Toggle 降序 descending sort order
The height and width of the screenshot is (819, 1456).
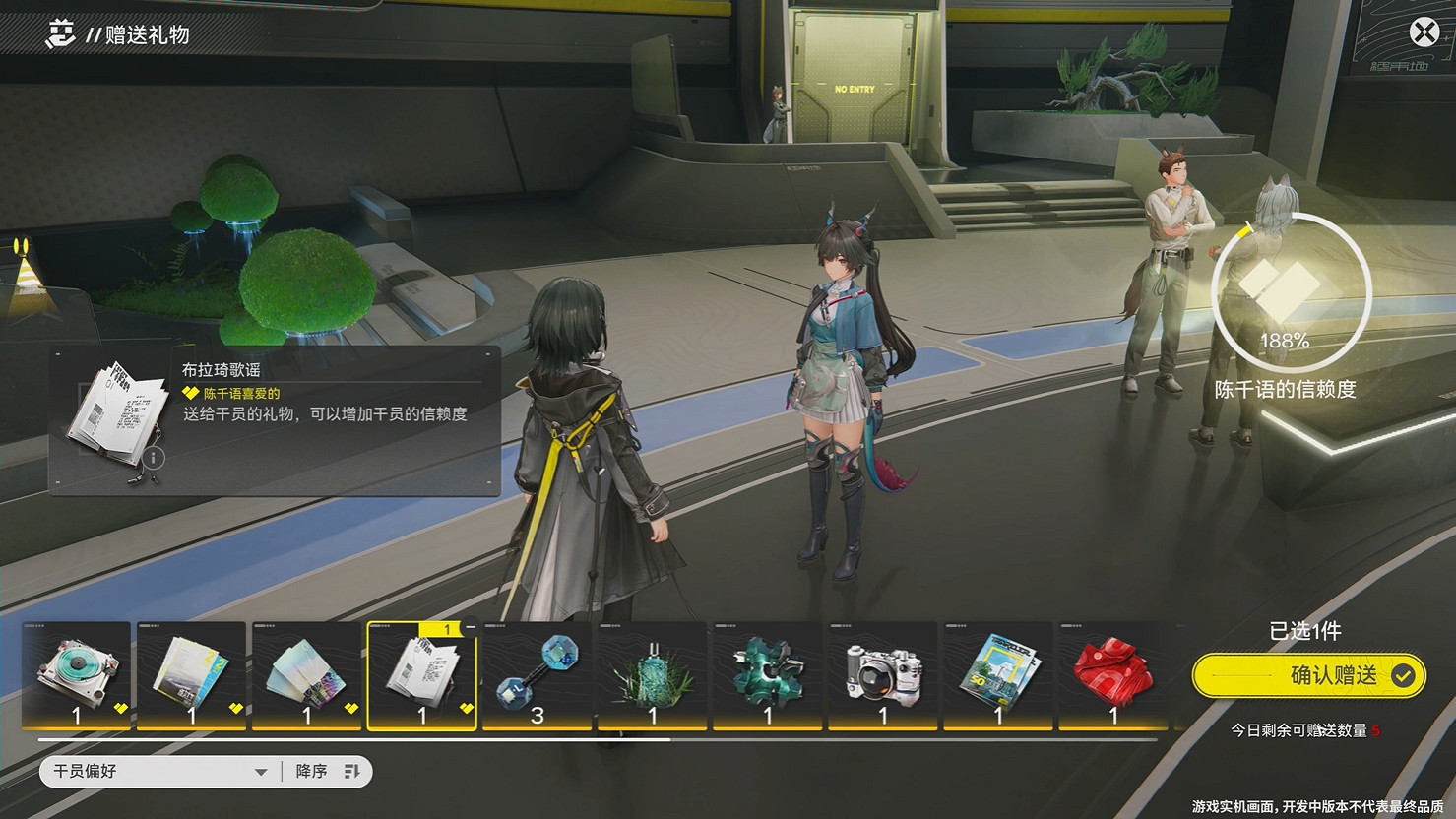(x=312, y=771)
